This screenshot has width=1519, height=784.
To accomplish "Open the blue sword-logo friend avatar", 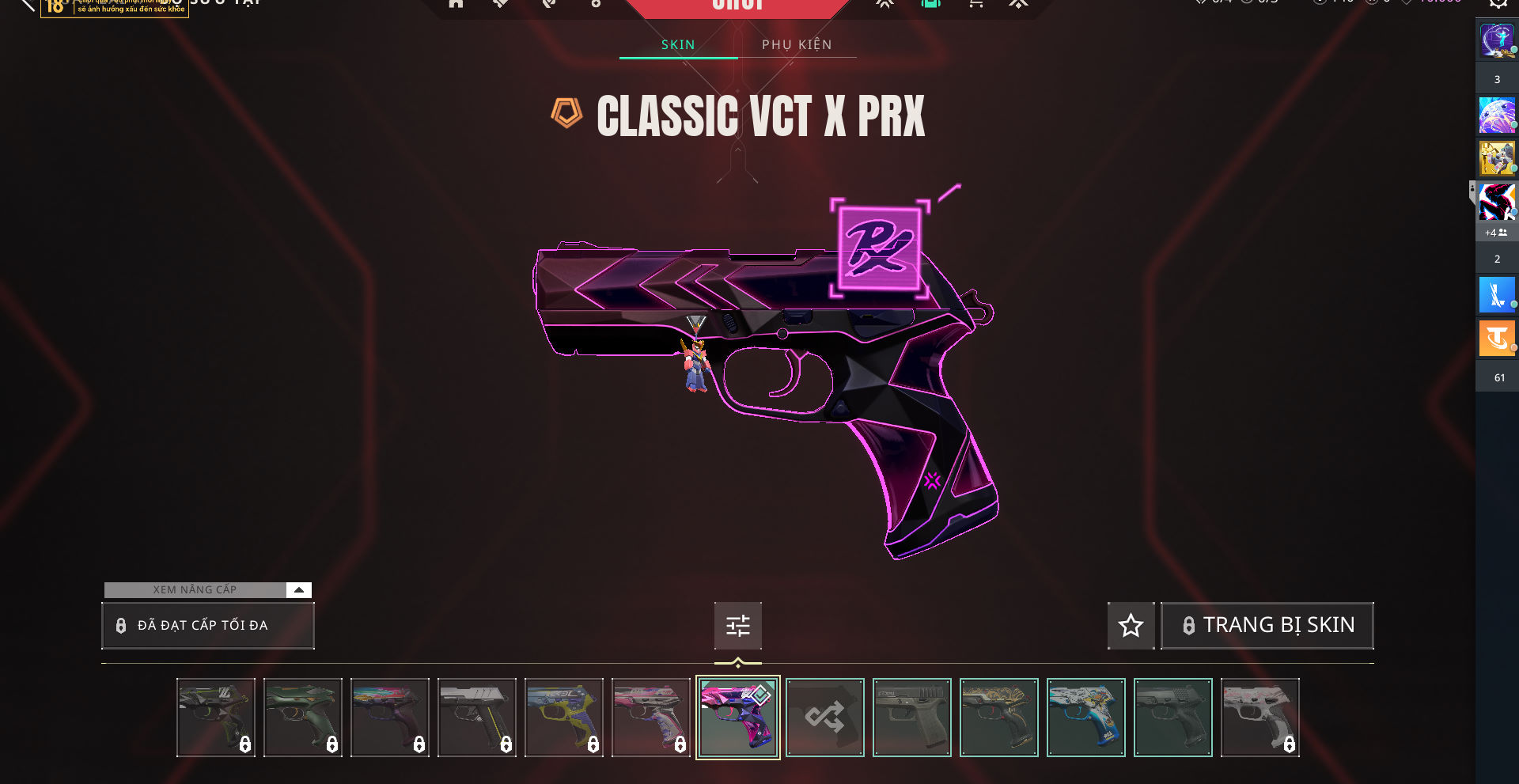I will (x=1496, y=295).
